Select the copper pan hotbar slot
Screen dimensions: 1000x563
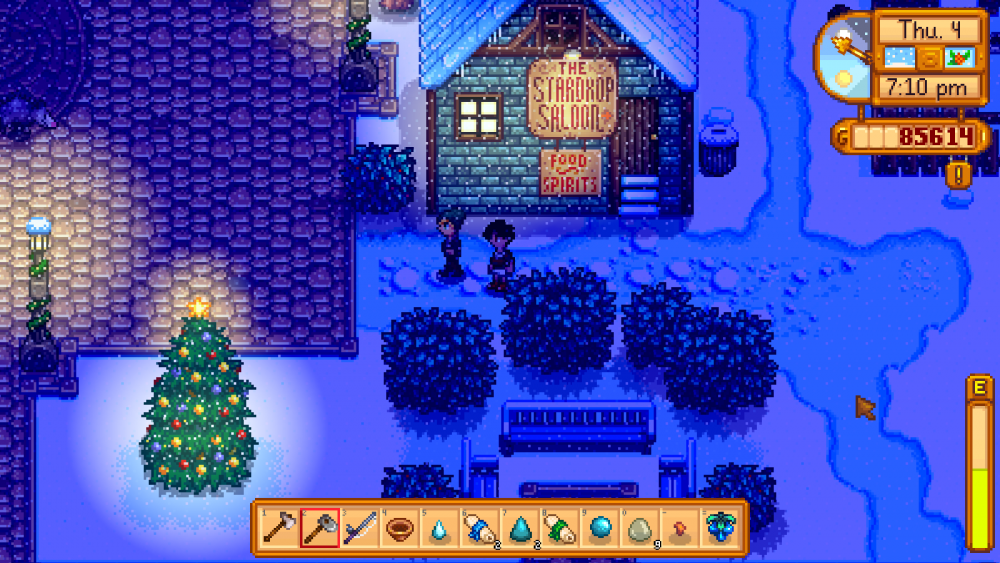click(399, 526)
